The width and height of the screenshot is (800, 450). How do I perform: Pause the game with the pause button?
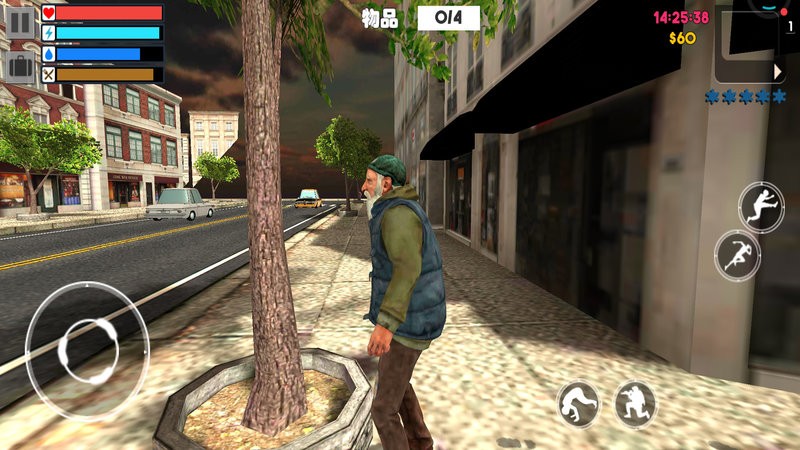(20, 23)
